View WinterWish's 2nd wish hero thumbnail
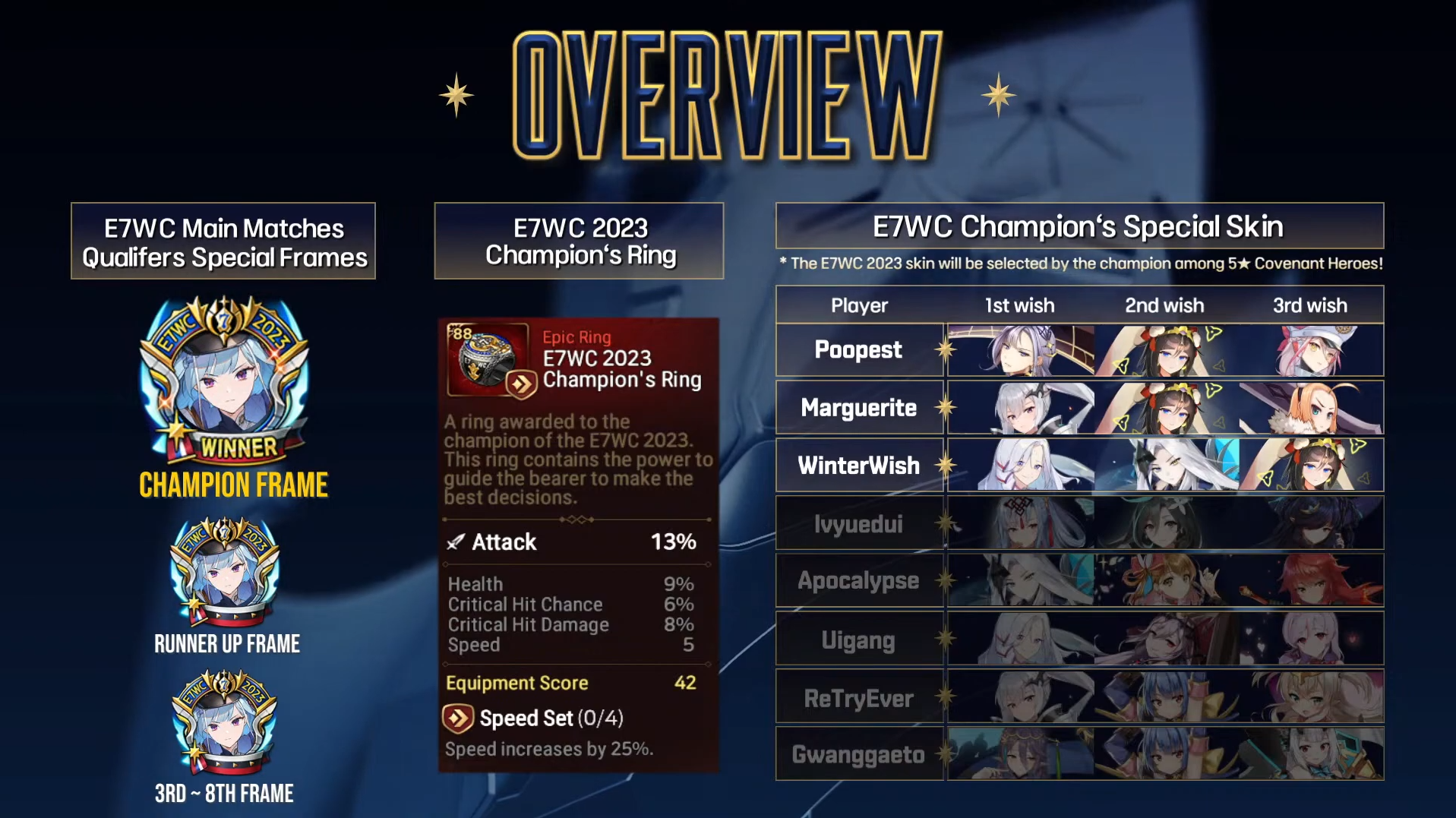The image size is (1456, 818). (1166, 466)
